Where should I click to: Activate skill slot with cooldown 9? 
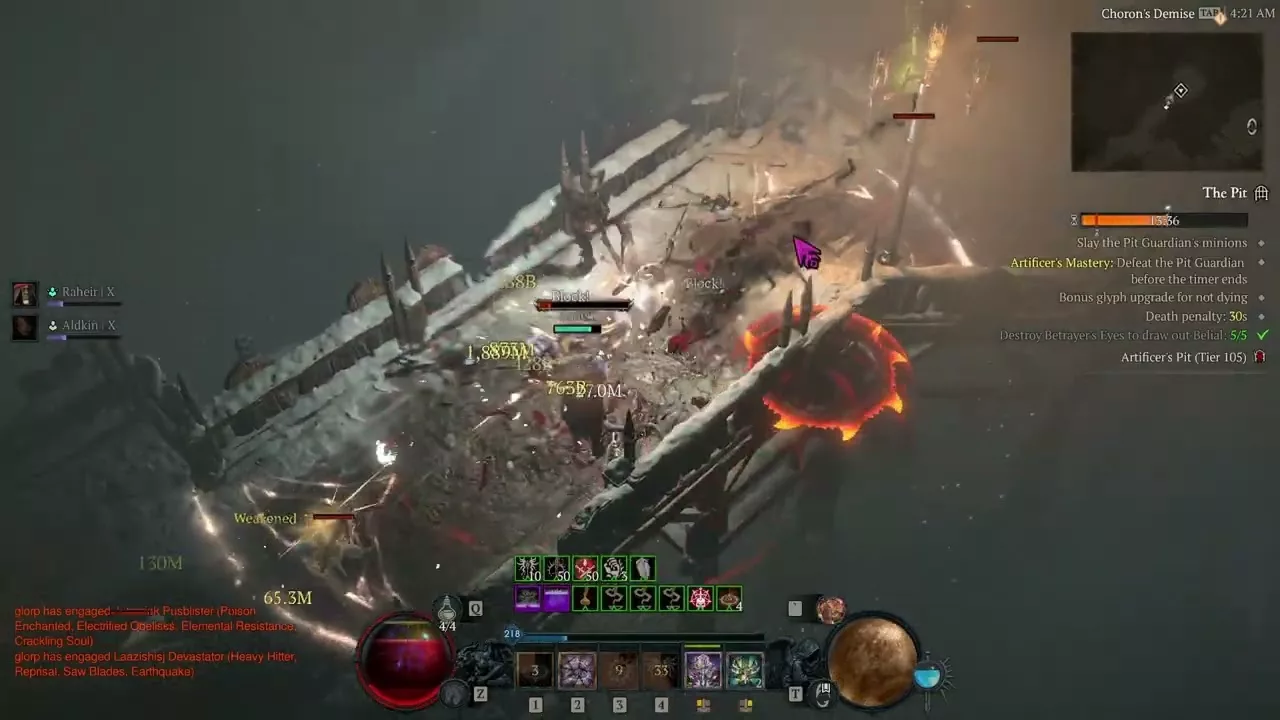pyautogui.click(x=619, y=670)
